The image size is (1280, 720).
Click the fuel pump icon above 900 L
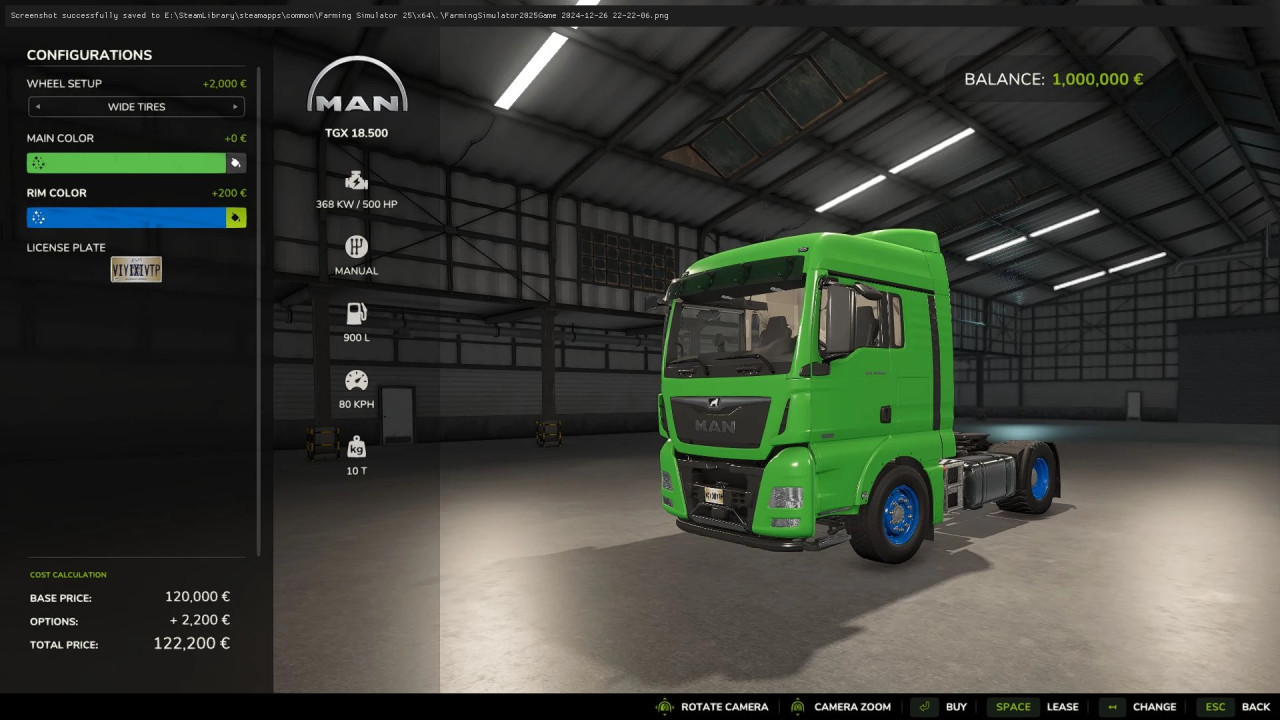pos(356,312)
